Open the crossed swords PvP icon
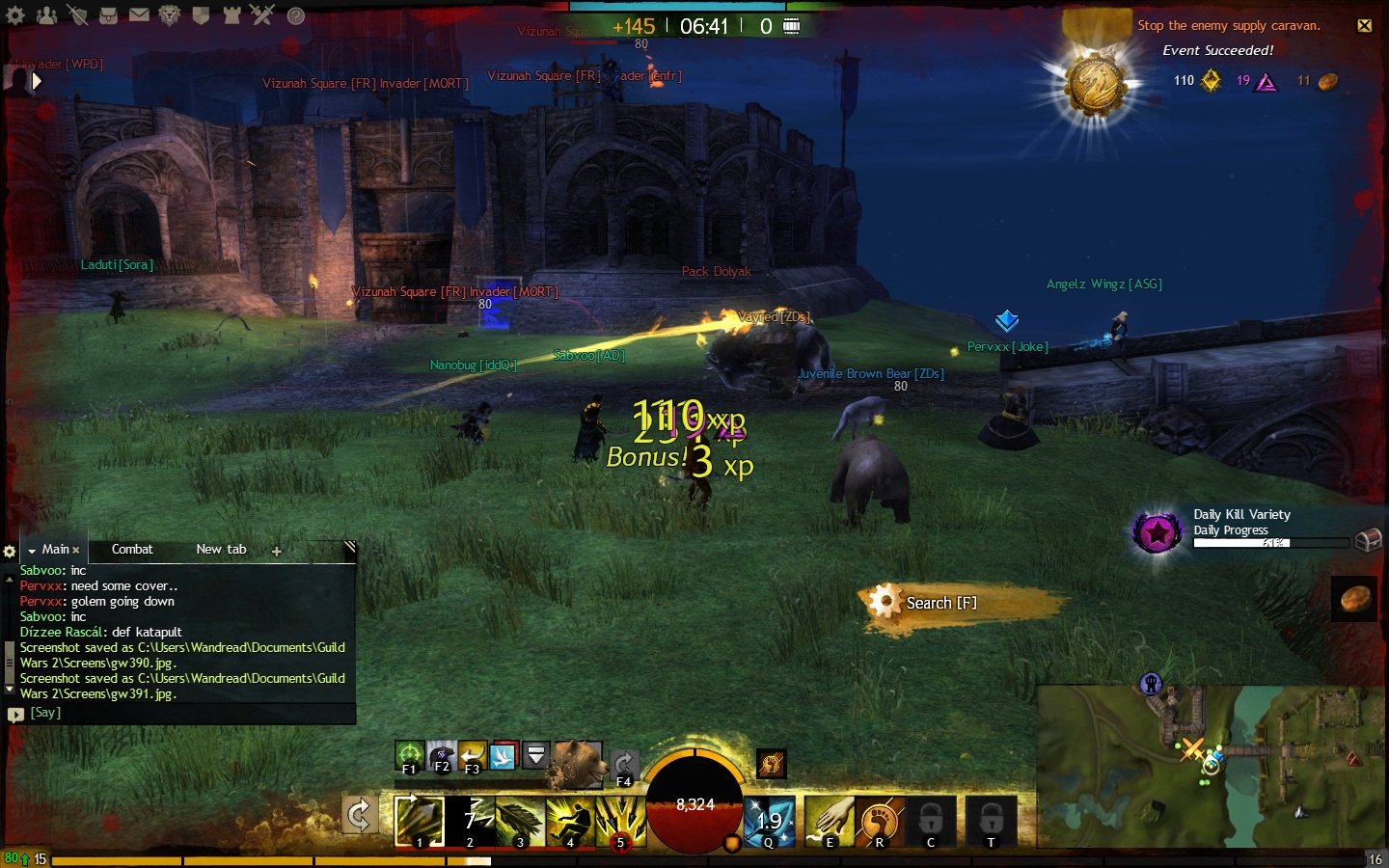Screen dimensions: 1389x868 tap(262, 14)
